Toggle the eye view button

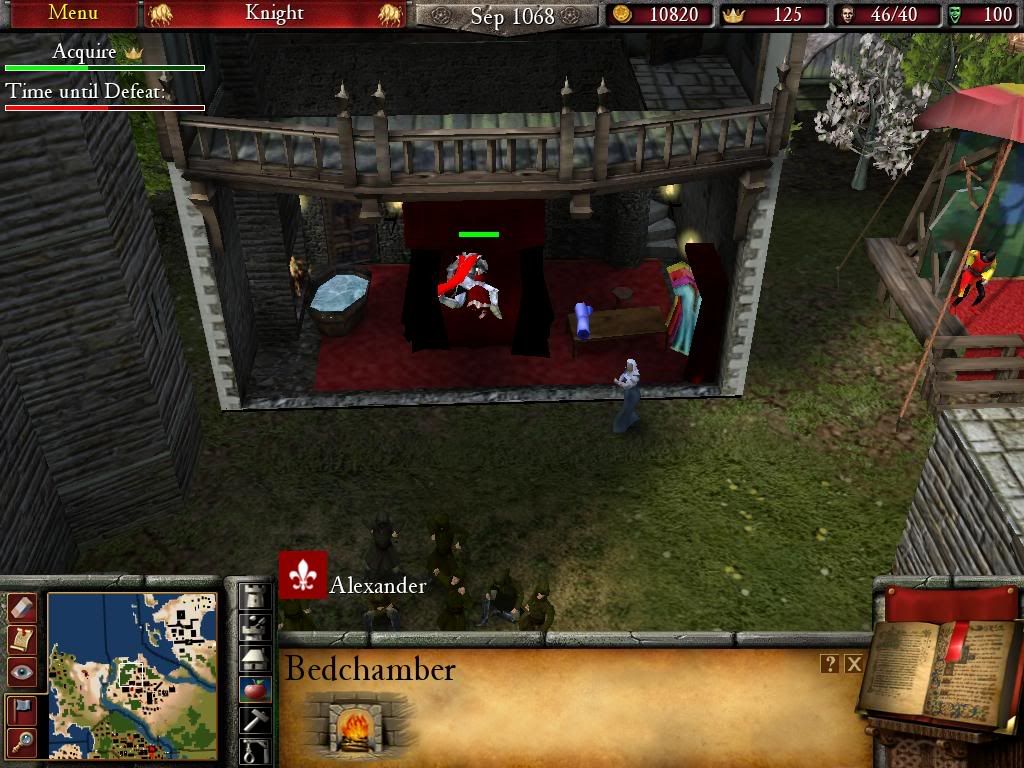[x=22, y=671]
